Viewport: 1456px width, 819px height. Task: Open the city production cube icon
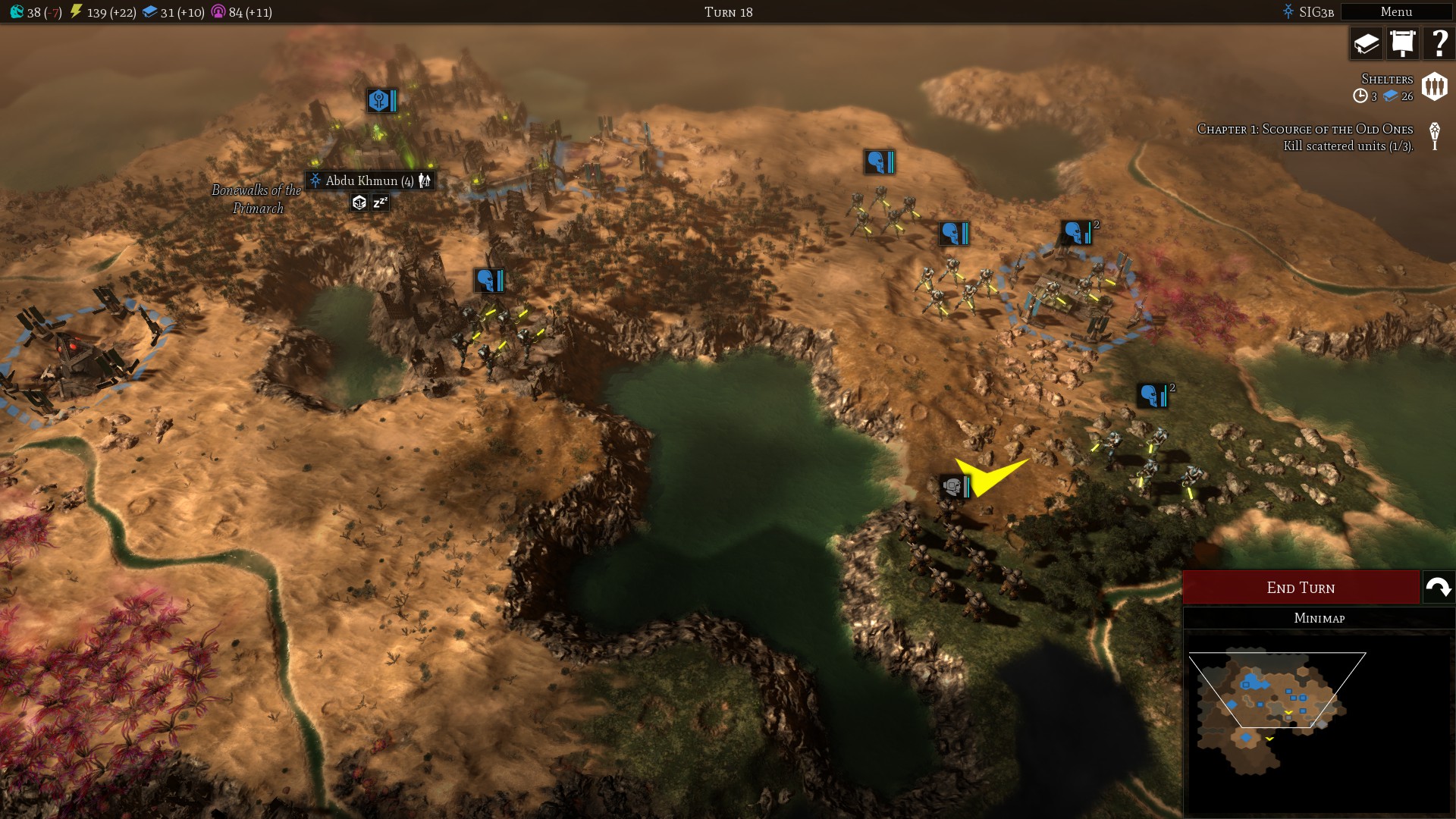pyautogui.click(x=359, y=202)
